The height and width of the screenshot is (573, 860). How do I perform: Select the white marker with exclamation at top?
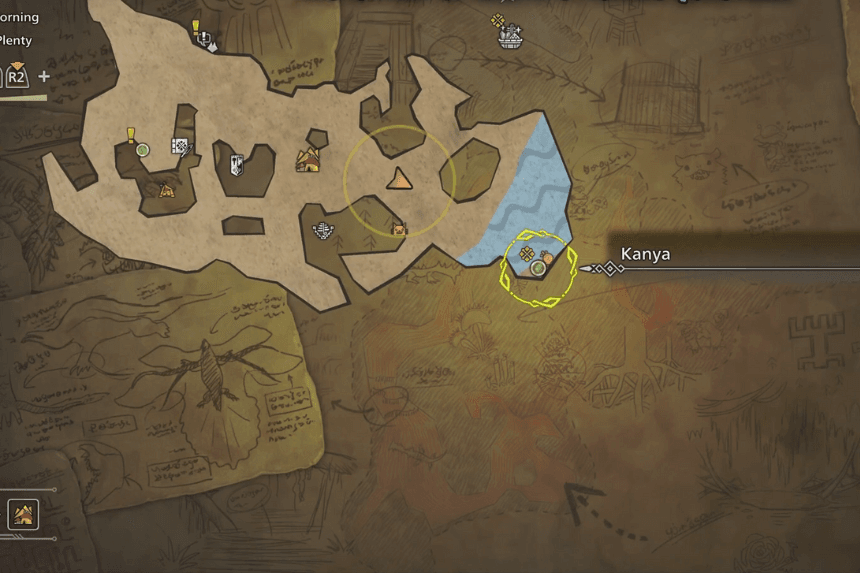coord(205,40)
